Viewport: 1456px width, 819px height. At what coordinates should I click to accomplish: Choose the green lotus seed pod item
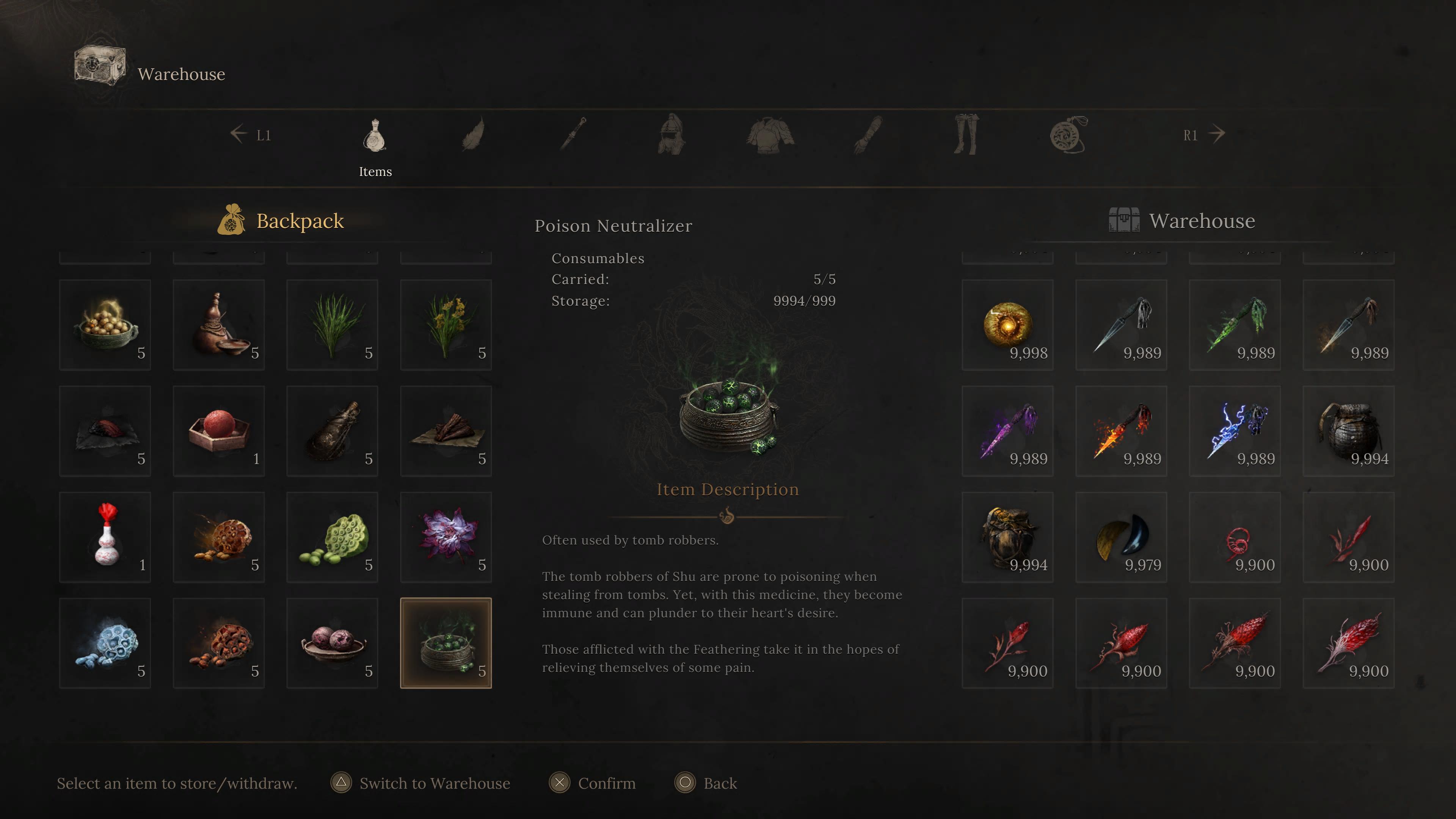click(333, 537)
